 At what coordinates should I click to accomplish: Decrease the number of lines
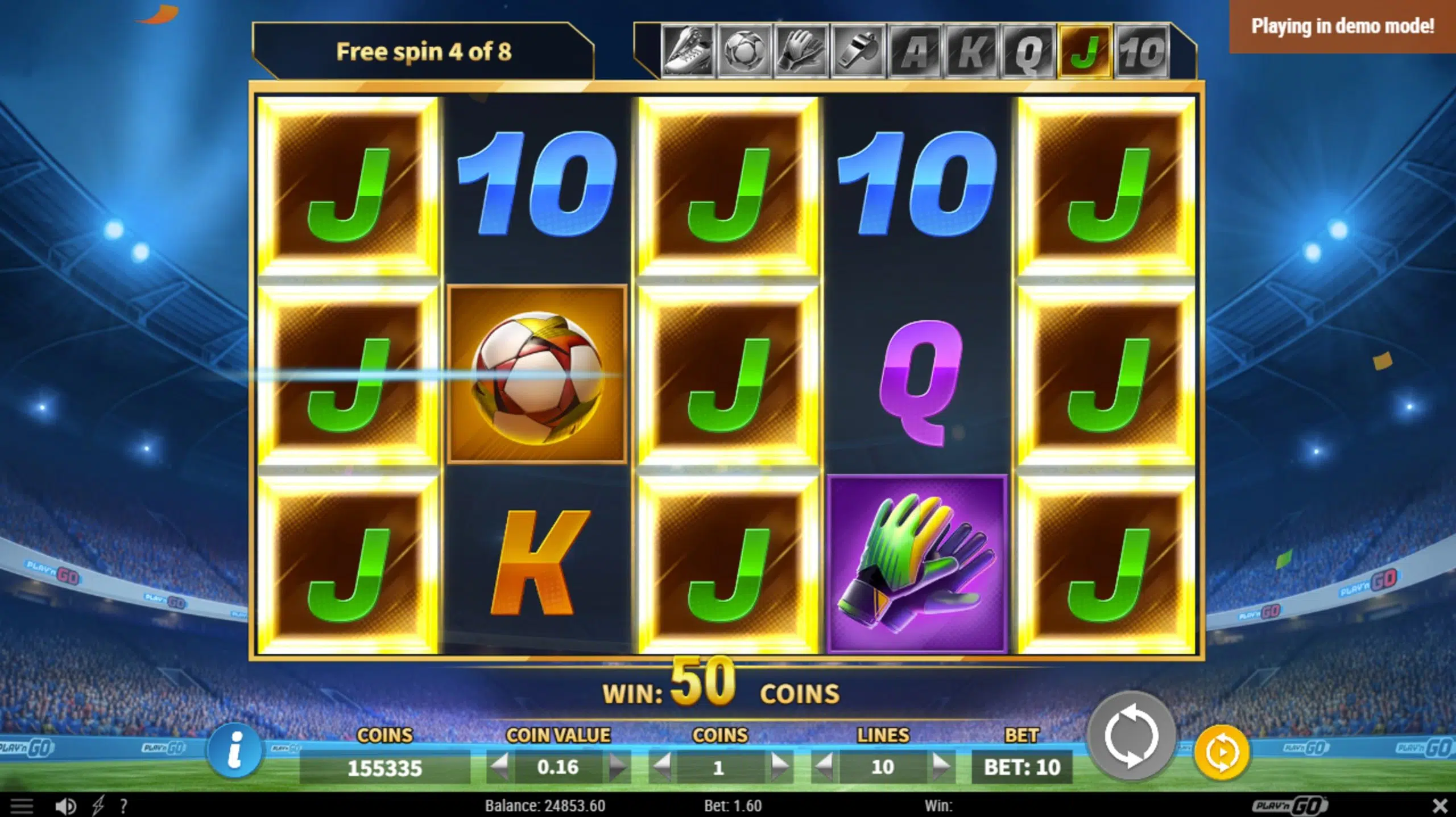point(824,767)
